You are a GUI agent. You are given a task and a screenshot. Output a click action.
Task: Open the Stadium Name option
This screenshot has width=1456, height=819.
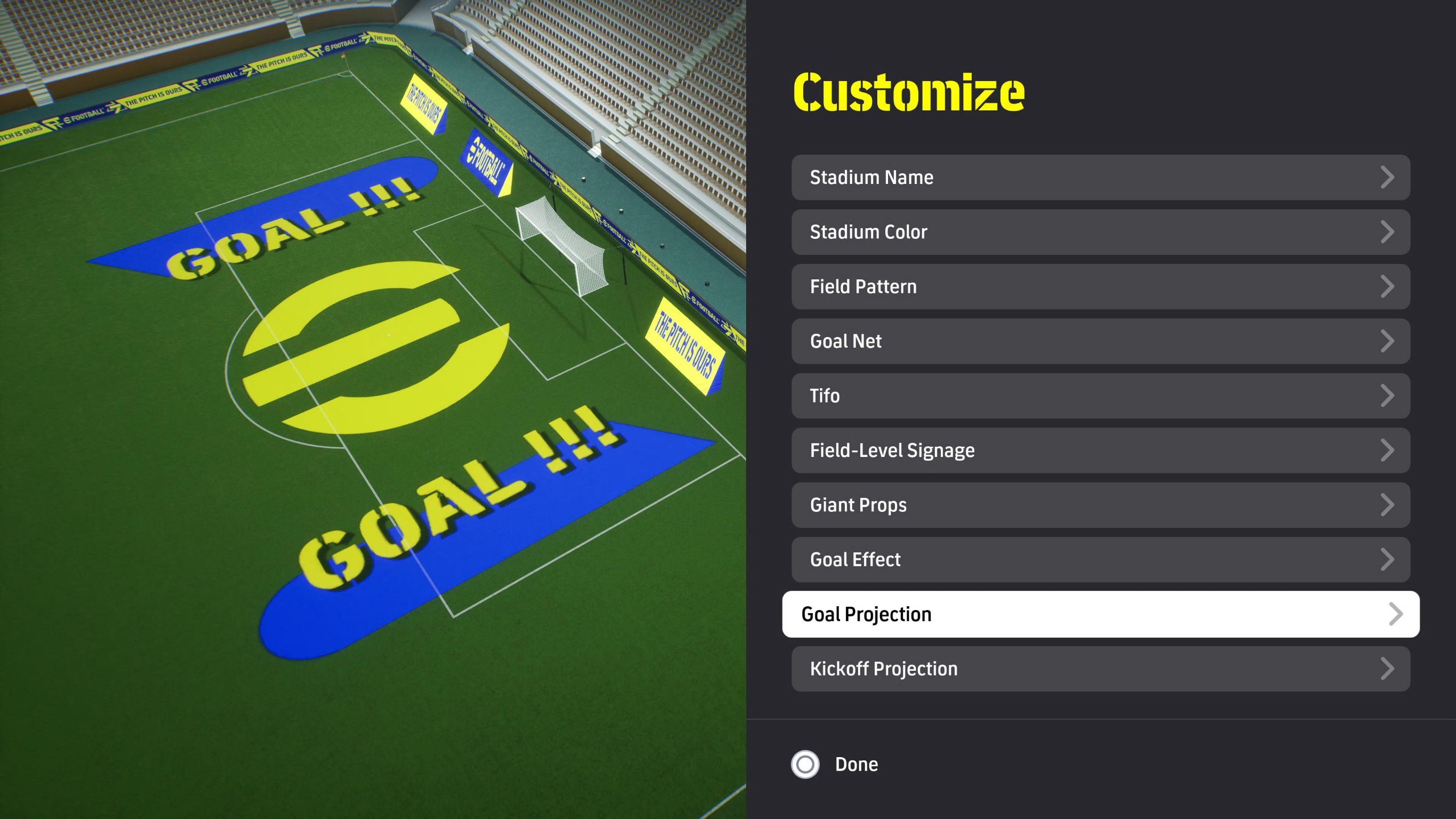[1100, 178]
